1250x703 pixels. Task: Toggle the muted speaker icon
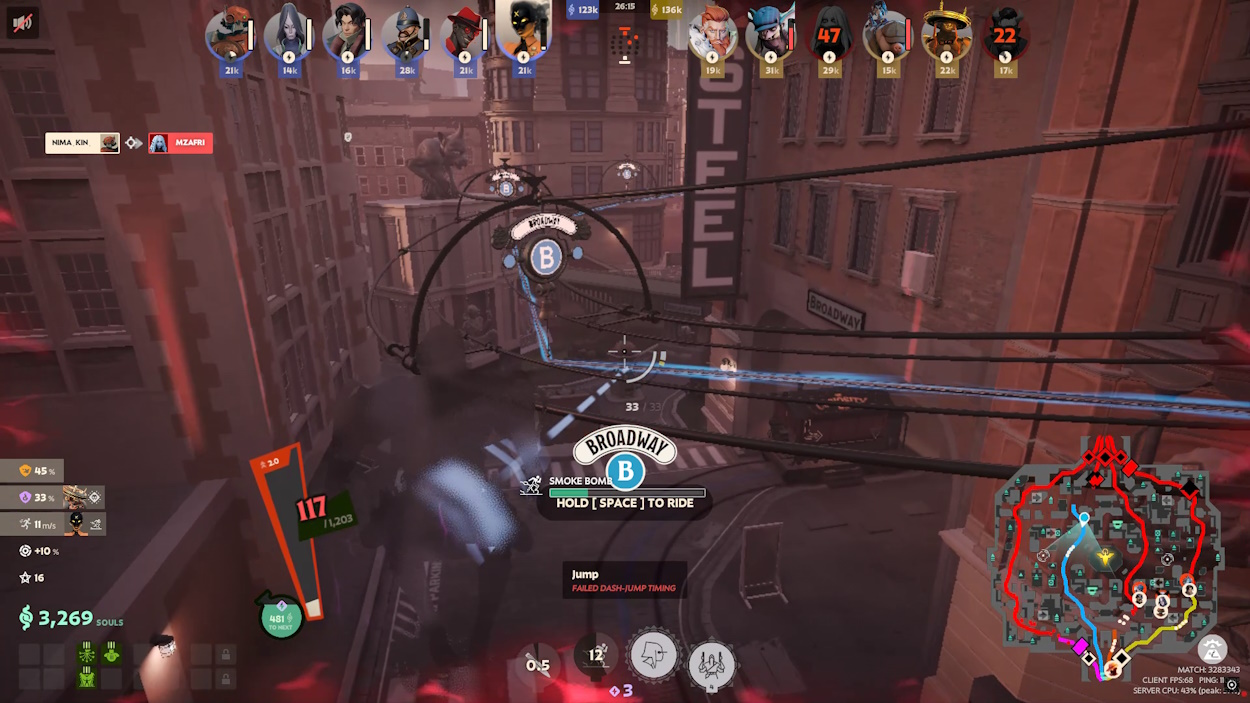[x=22, y=22]
